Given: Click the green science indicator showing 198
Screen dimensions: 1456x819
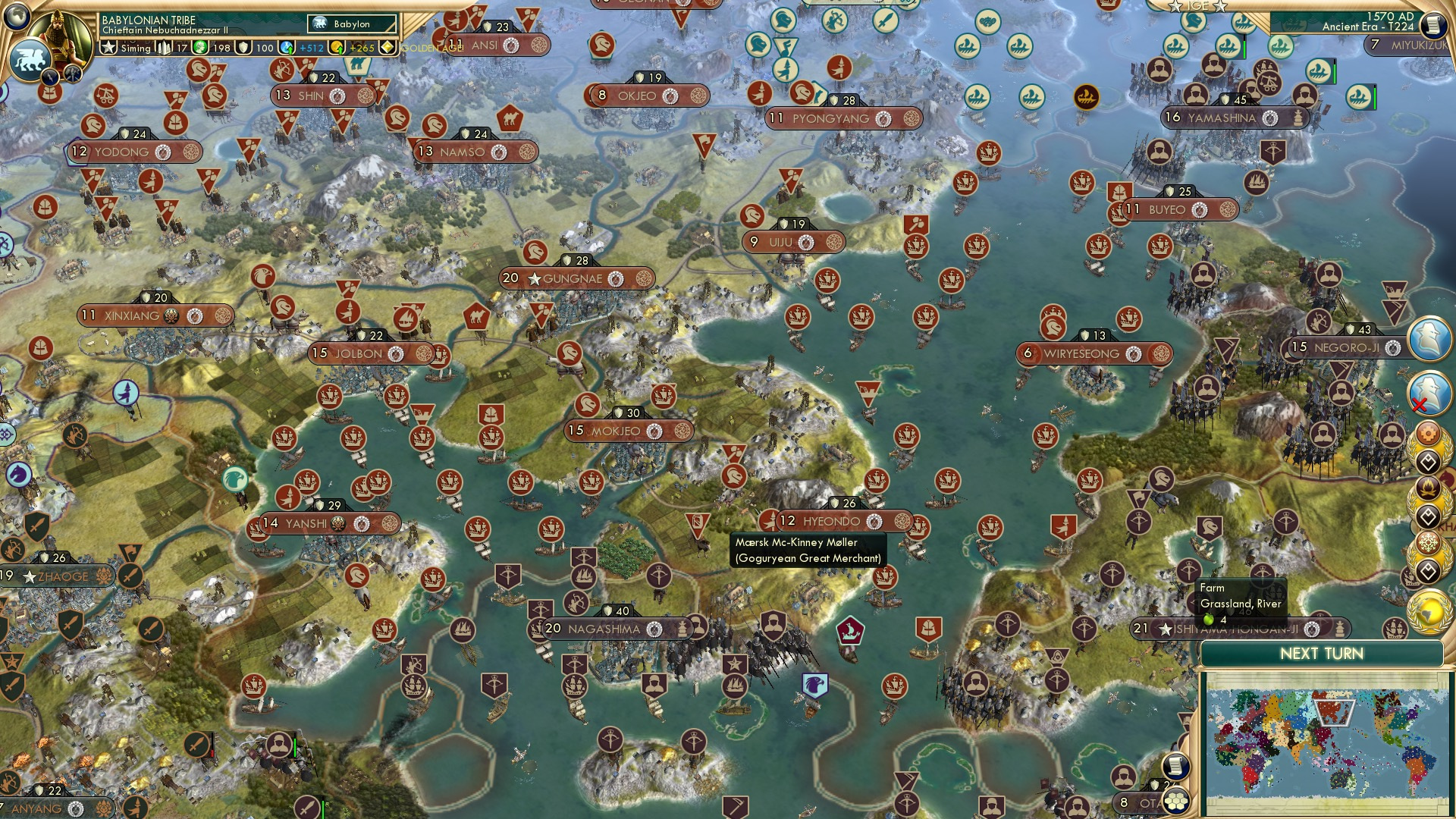Looking at the screenshot, I should click(x=199, y=48).
